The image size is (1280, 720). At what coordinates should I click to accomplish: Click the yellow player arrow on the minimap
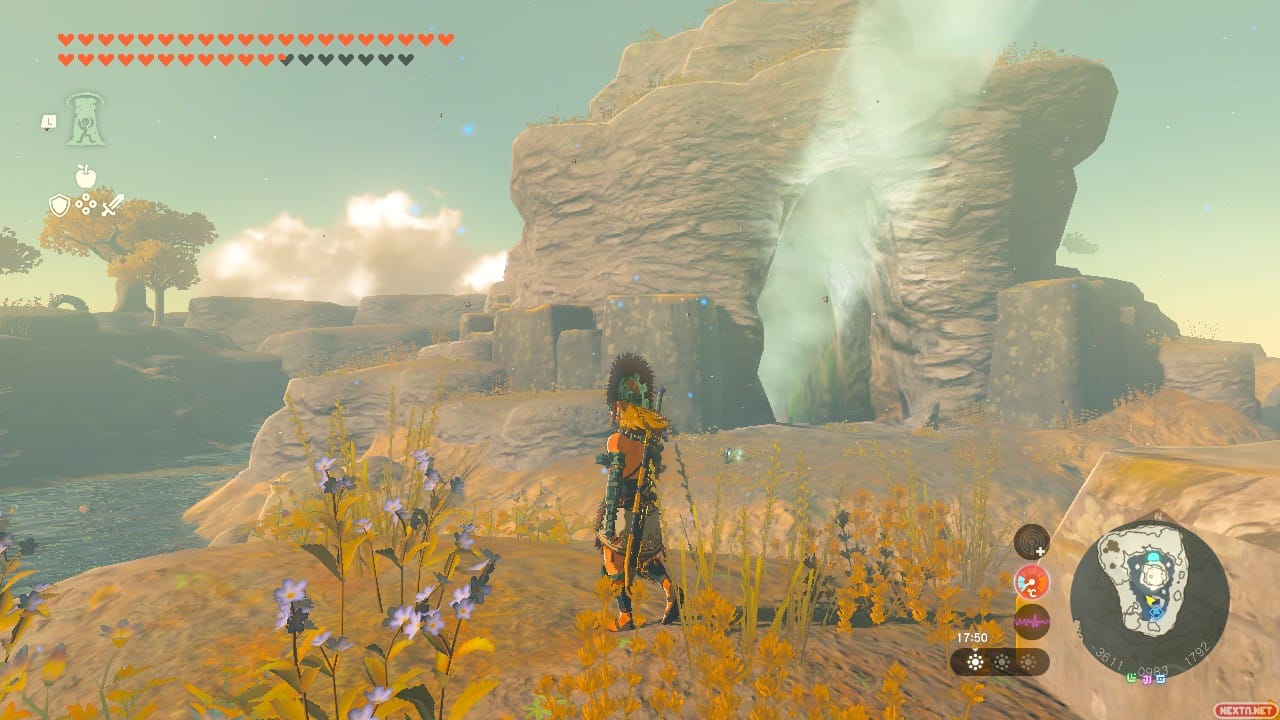point(1152,601)
